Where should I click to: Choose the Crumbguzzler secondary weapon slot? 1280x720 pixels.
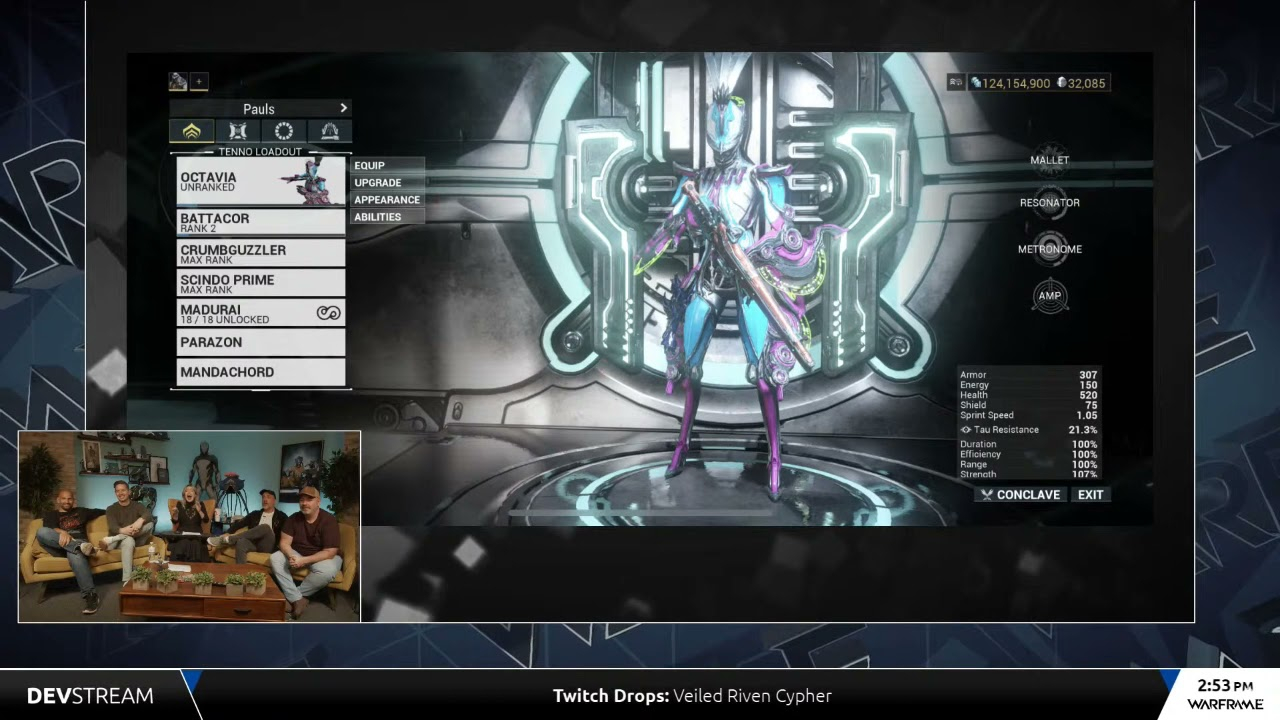pyautogui.click(x=260, y=253)
